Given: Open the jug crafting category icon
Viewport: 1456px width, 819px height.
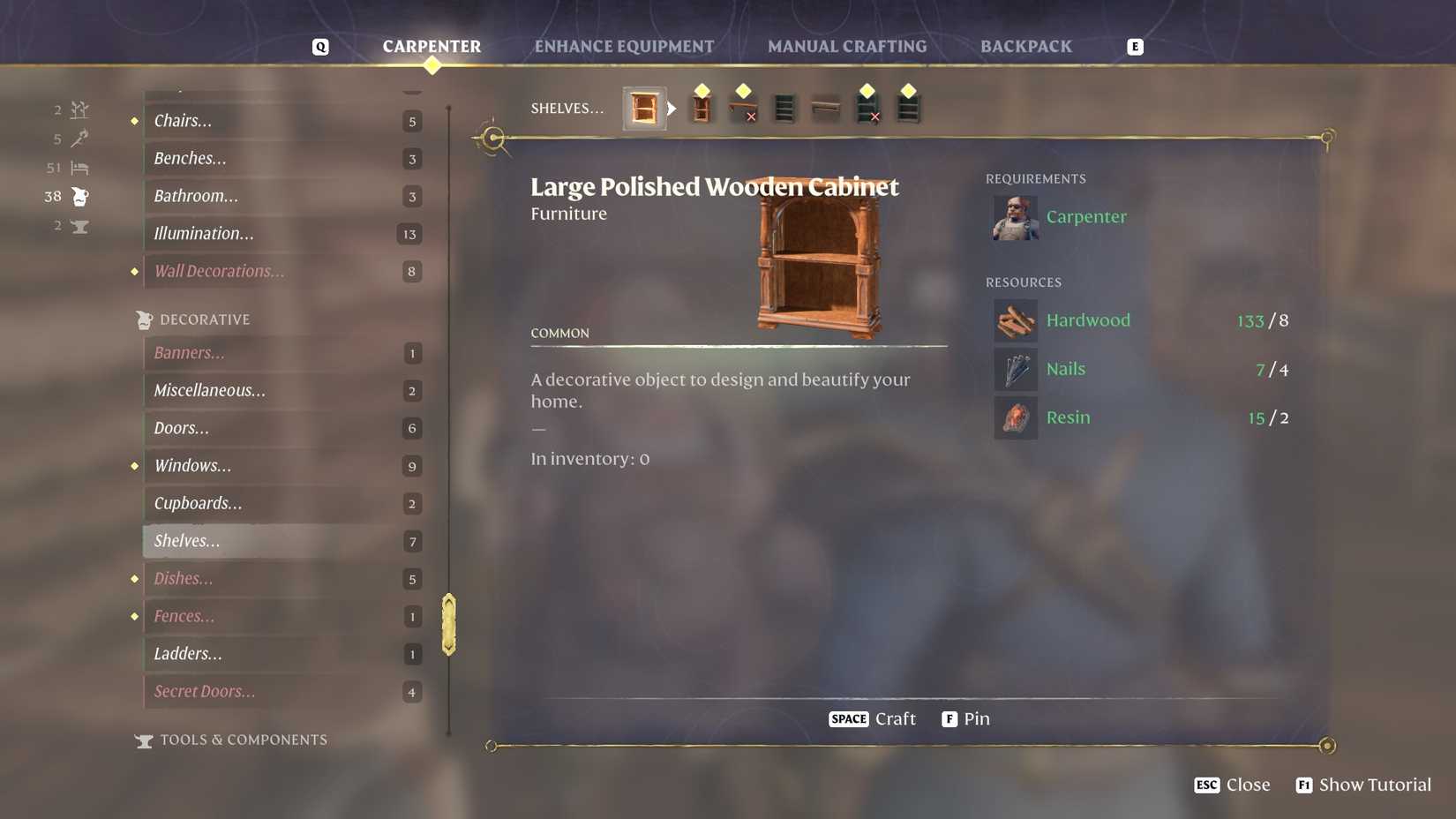Looking at the screenshot, I should point(79,196).
